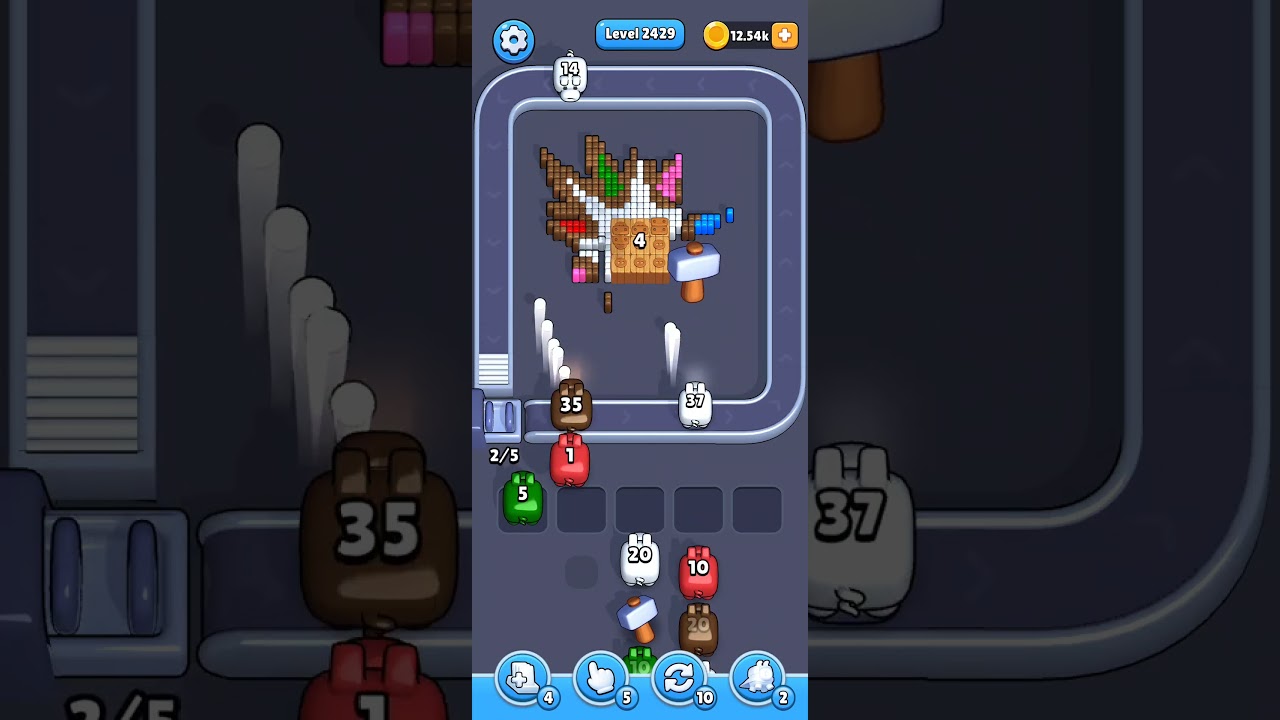Tap the wooden chest marked 4 on board
This screenshot has height=720, width=1280.
pos(640,240)
